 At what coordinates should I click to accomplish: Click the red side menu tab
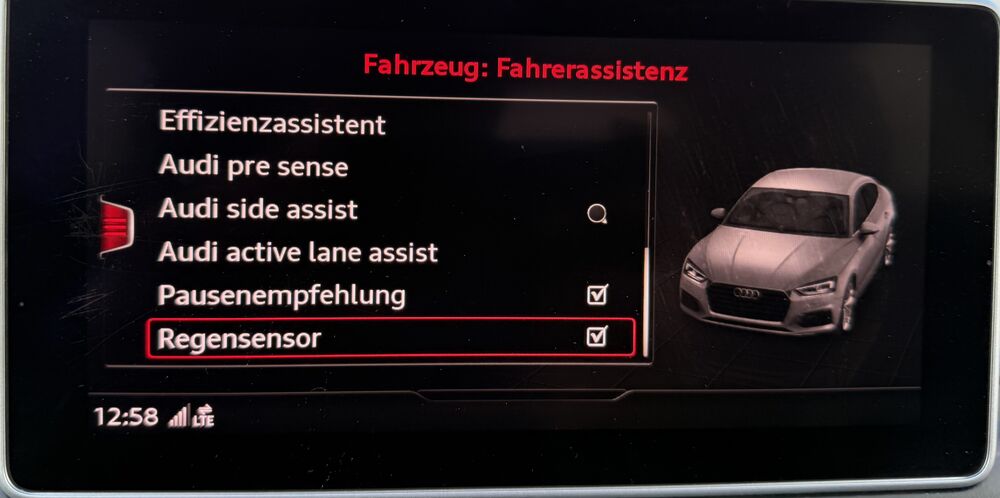point(115,226)
